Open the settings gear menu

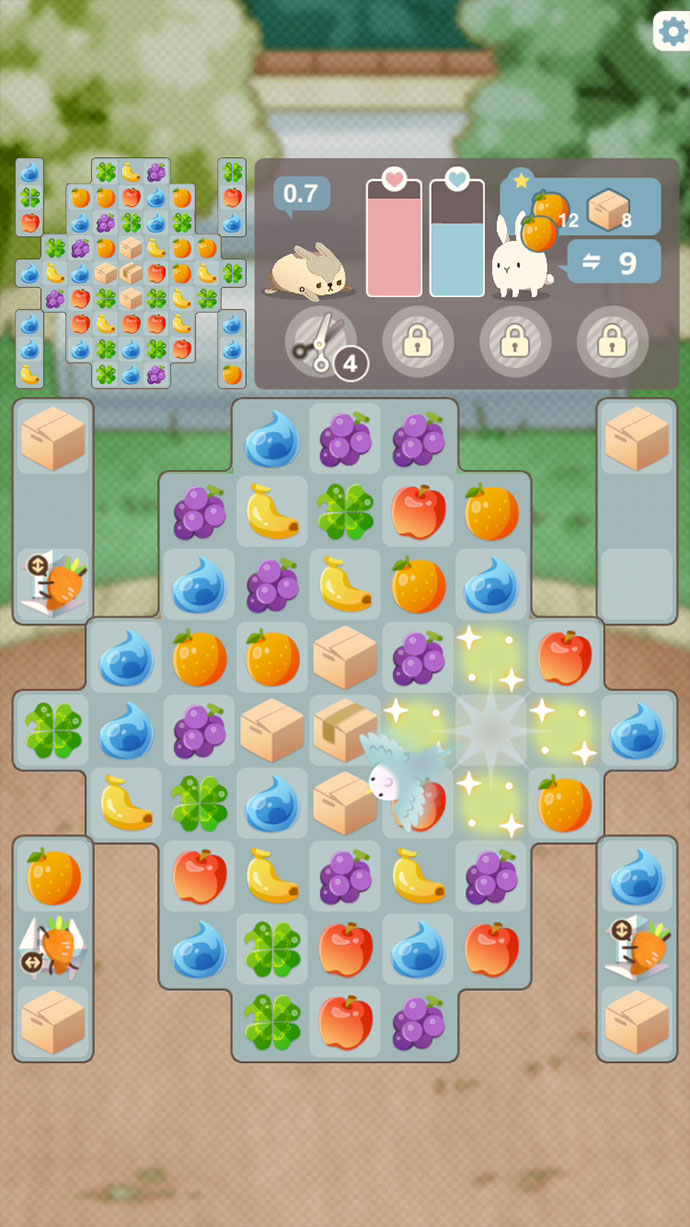tap(671, 31)
